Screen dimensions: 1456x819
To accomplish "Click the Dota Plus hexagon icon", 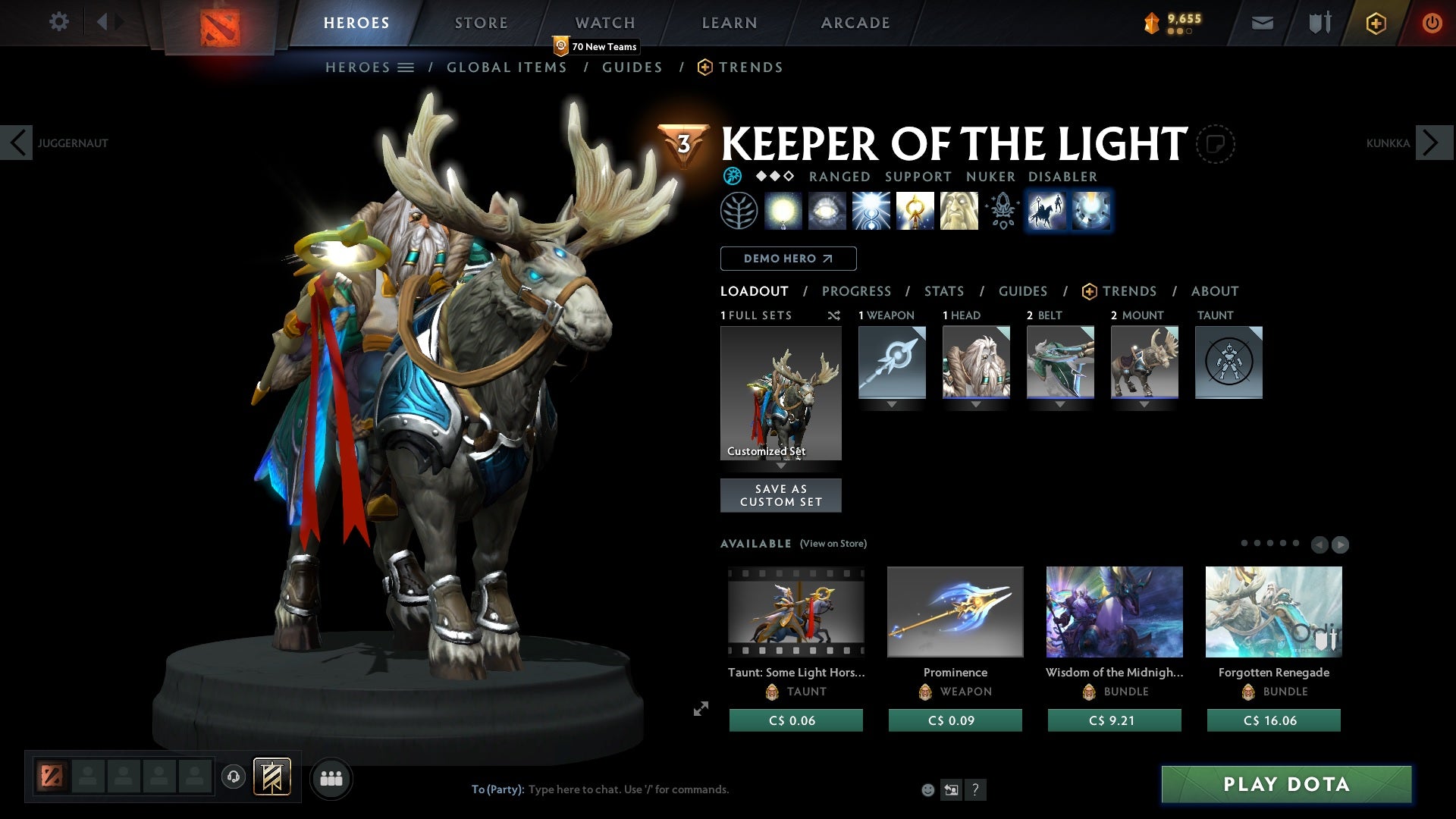I will 1375,23.
